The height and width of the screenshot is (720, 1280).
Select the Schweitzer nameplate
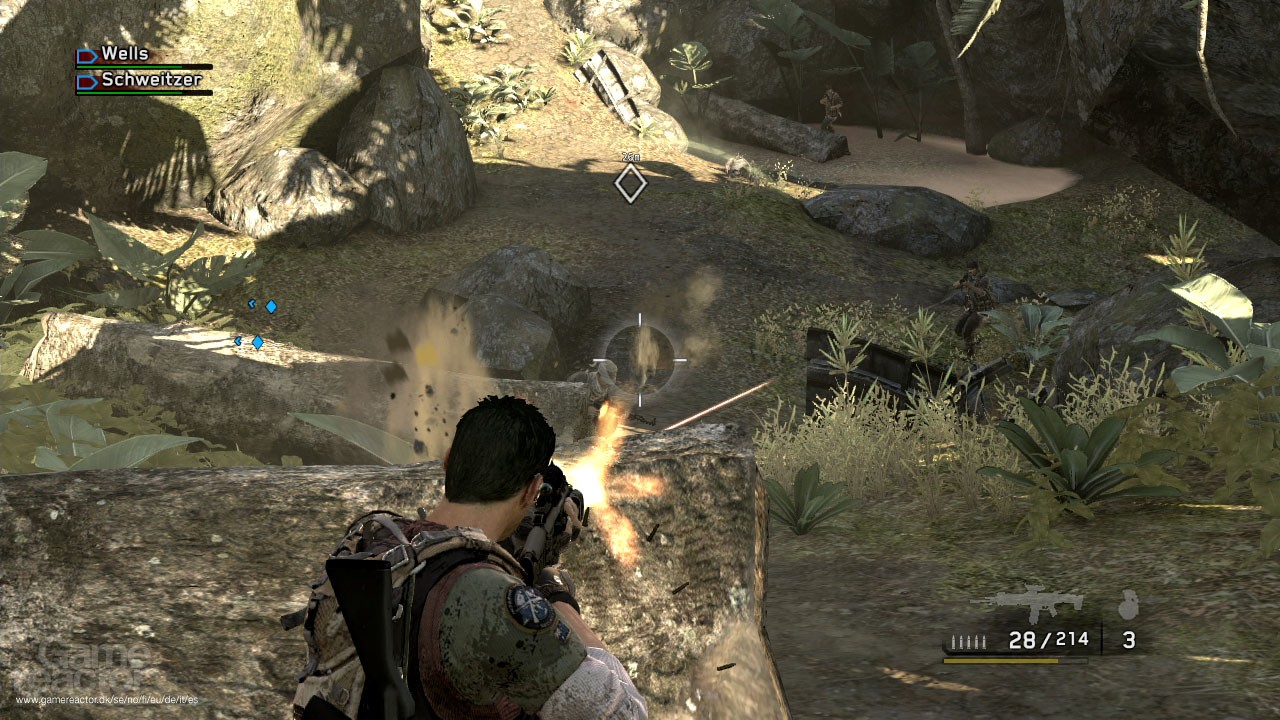coord(151,80)
